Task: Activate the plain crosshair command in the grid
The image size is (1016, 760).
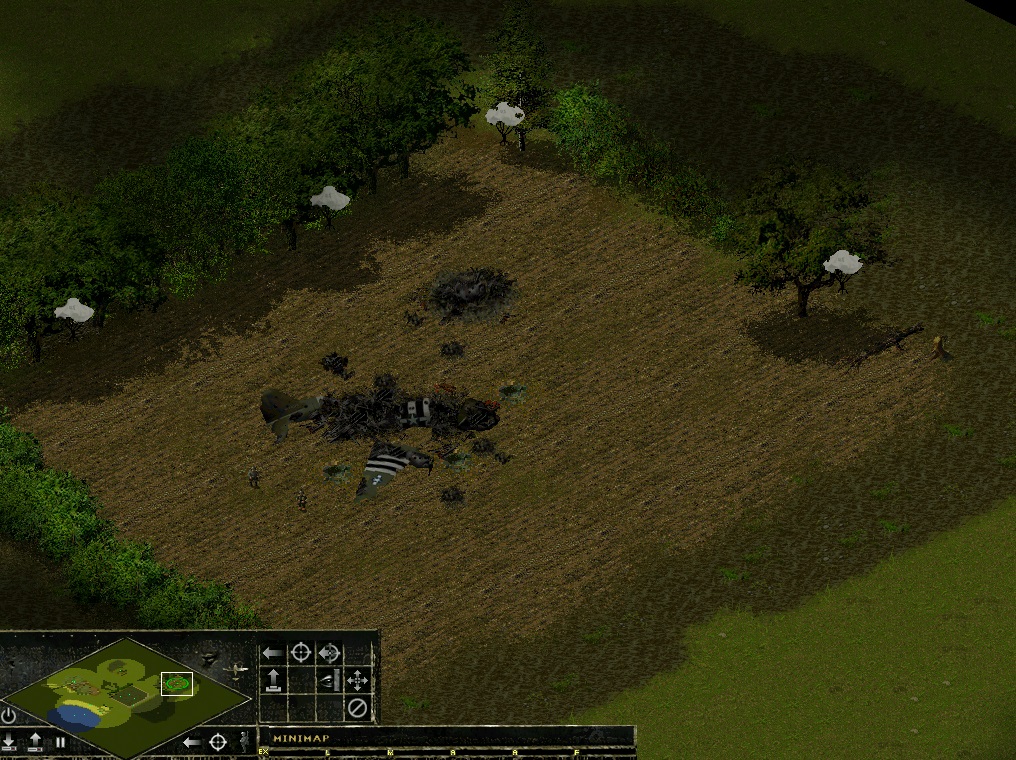Action: pos(300,654)
